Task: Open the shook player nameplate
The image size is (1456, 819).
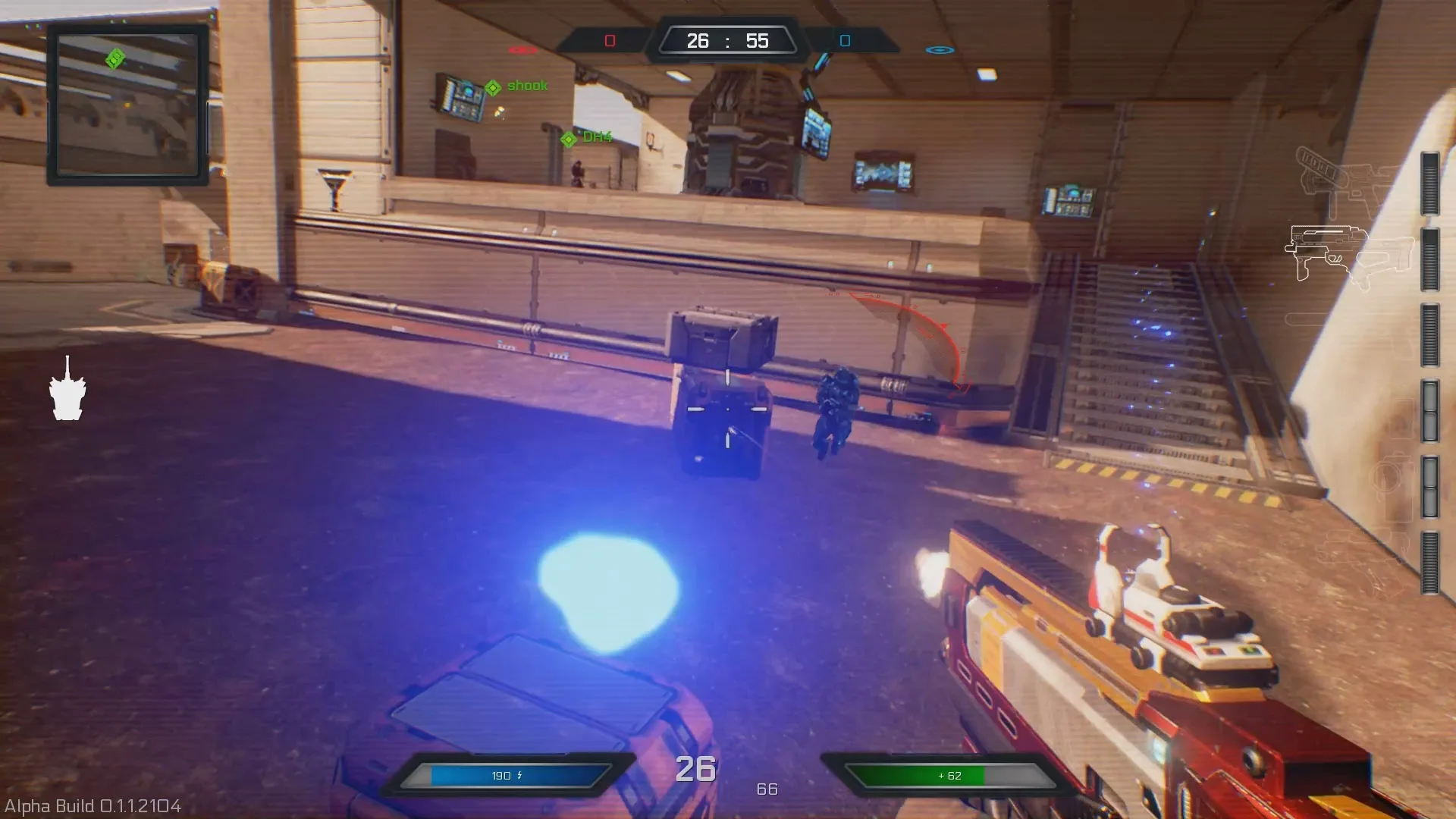Action: 526,85
